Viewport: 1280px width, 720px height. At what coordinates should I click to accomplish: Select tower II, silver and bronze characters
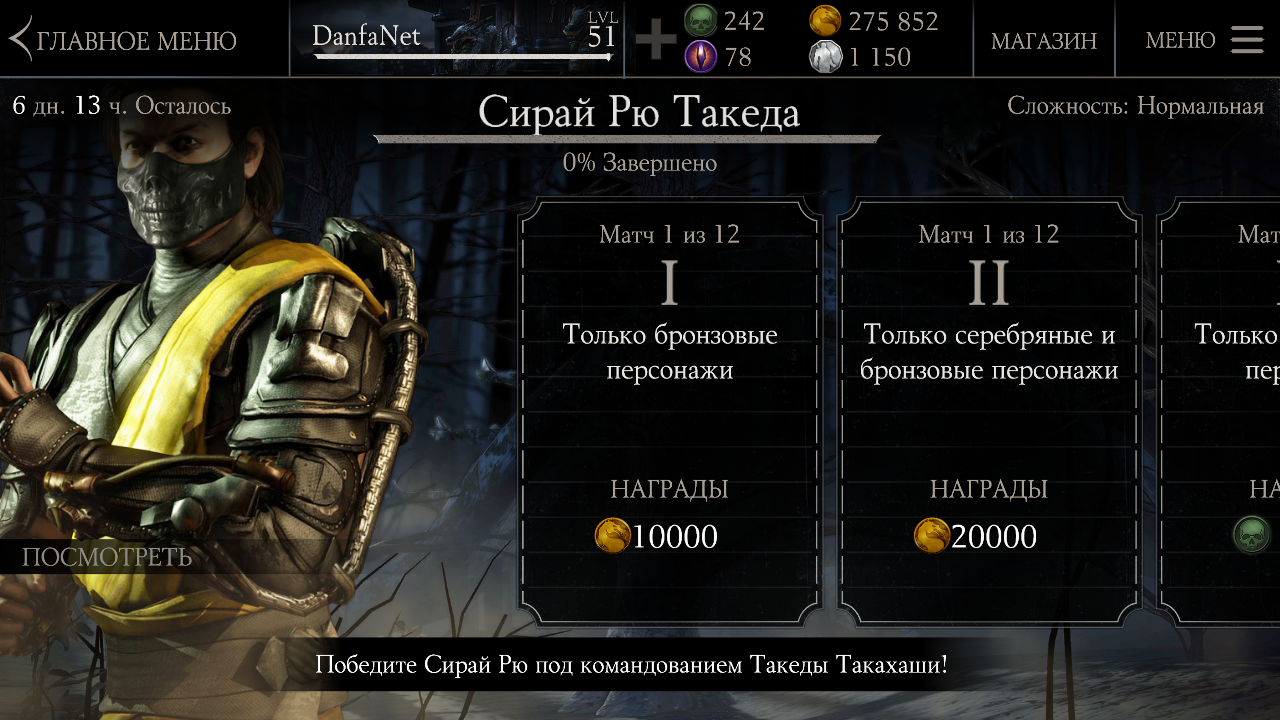[x=988, y=410]
